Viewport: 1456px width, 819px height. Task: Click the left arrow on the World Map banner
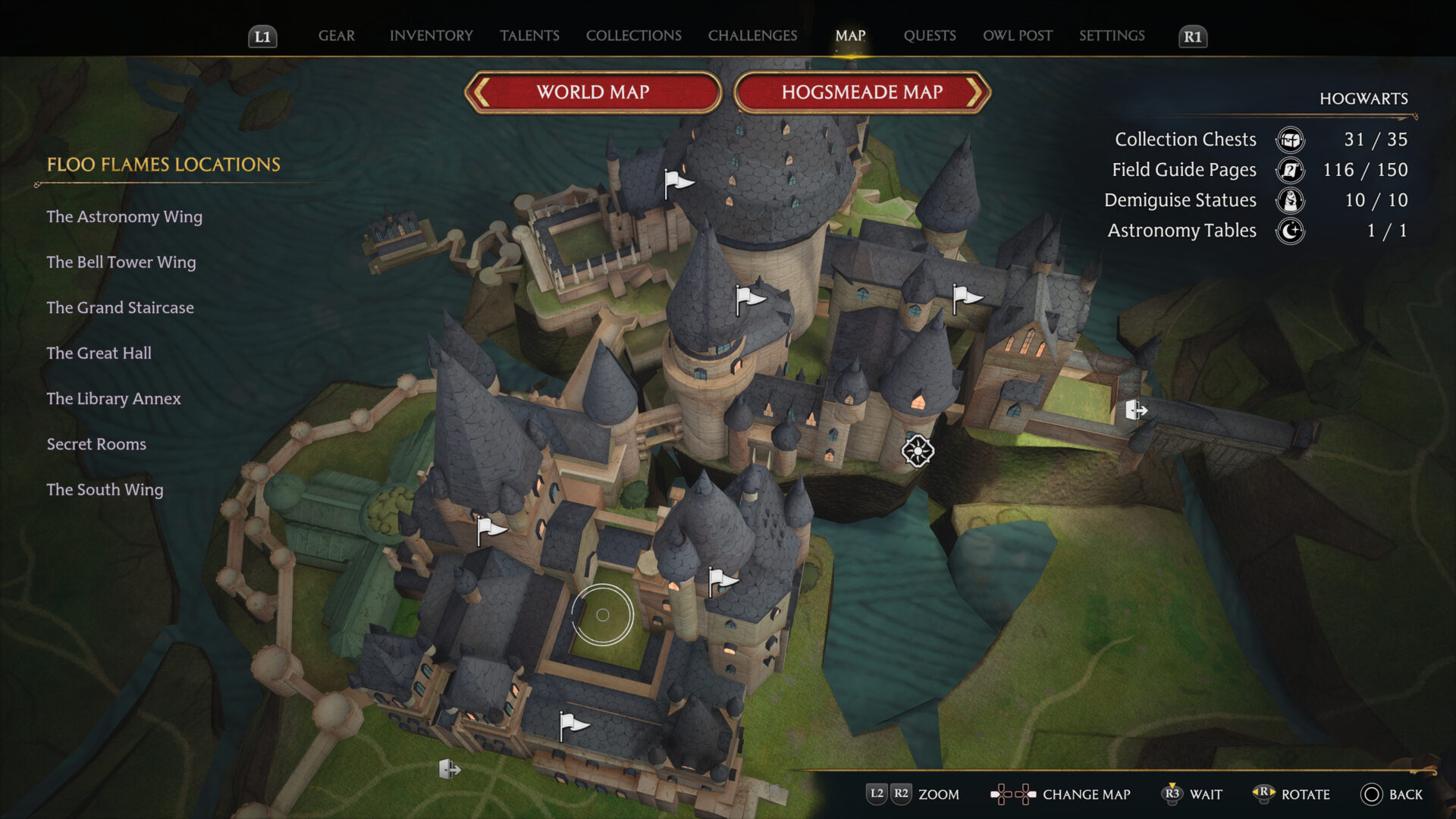tap(480, 92)
